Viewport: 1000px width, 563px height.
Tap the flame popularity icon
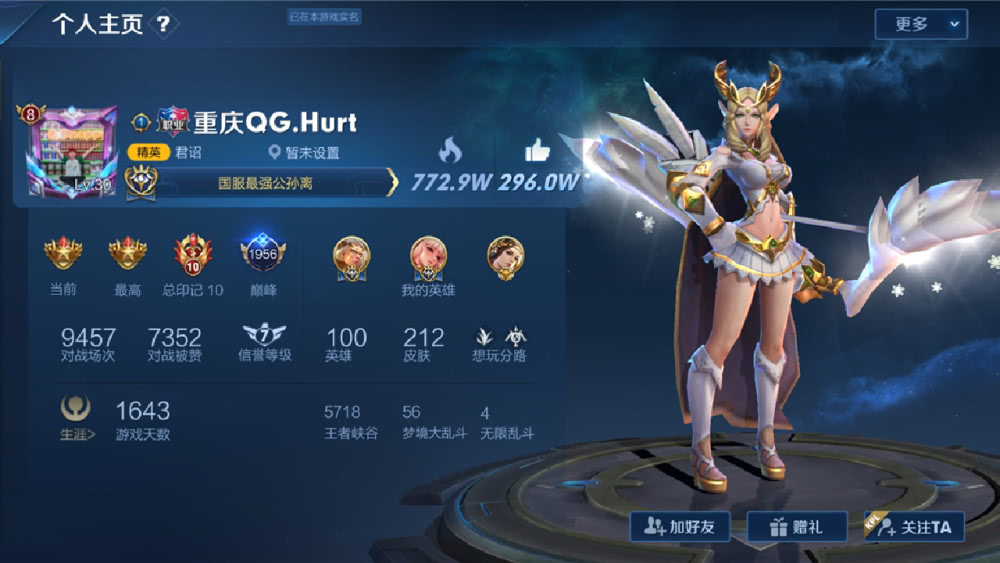[450, 151]
